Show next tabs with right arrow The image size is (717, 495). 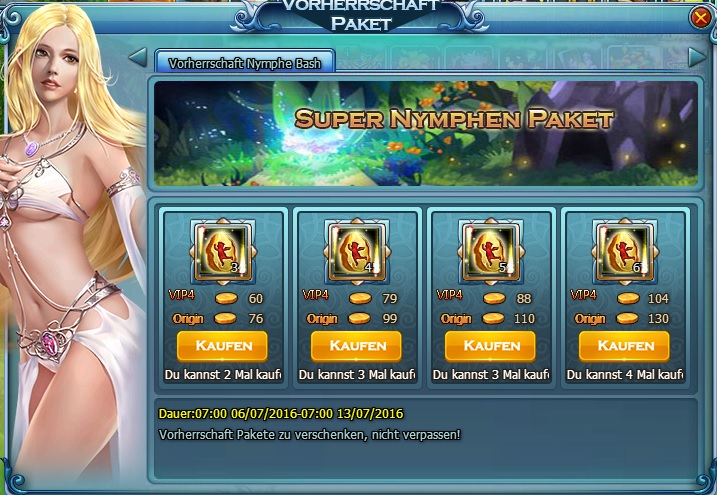tap(697, 59)
